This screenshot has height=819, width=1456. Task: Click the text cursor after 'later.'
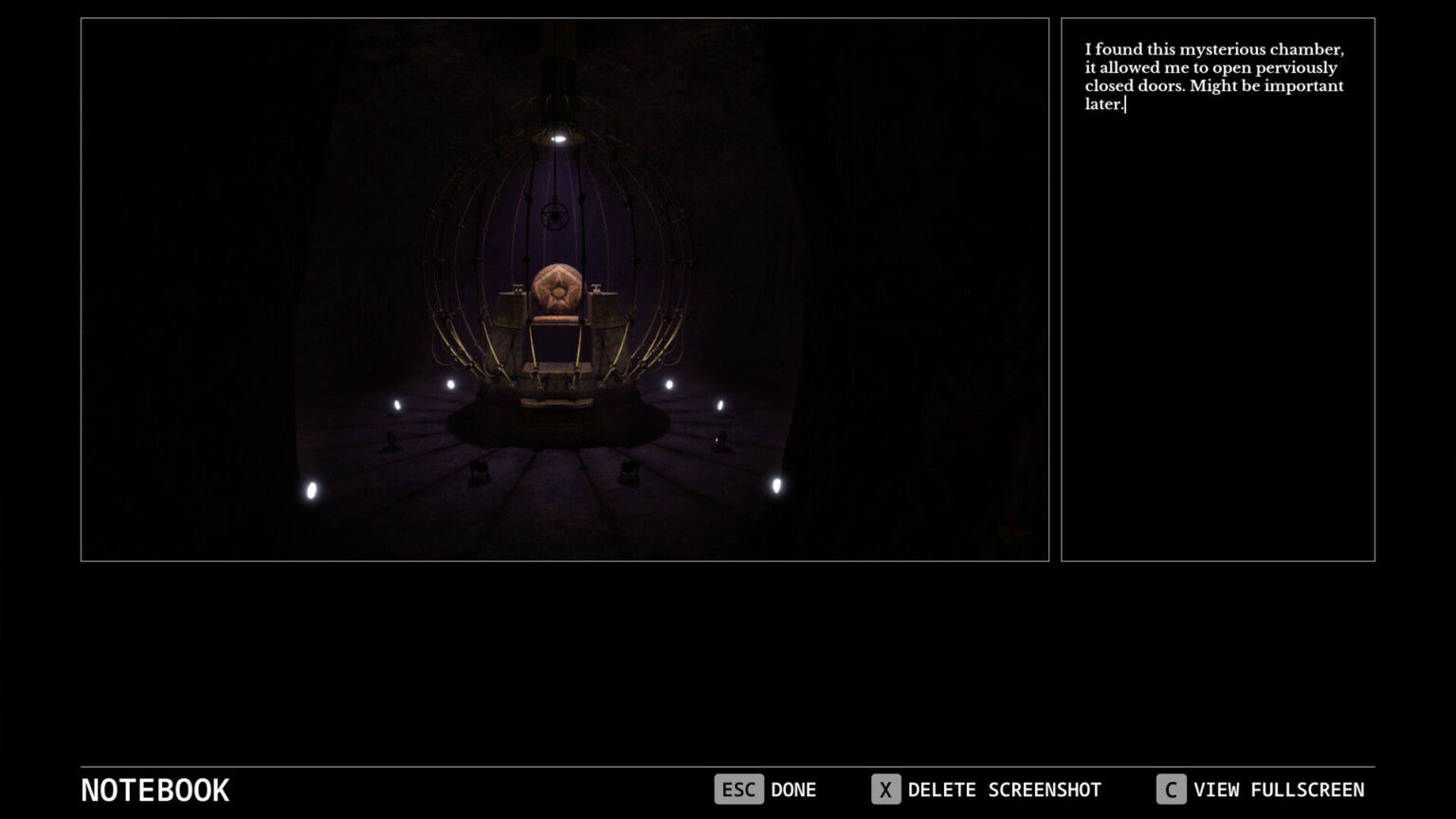[1125, 105]
